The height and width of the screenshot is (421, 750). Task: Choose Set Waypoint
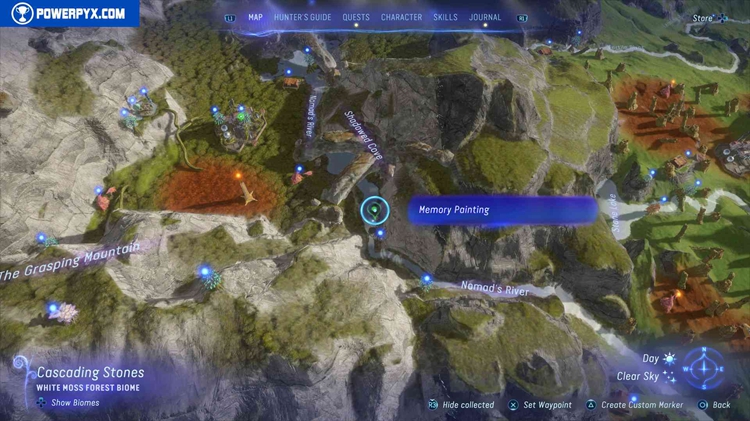547,405
